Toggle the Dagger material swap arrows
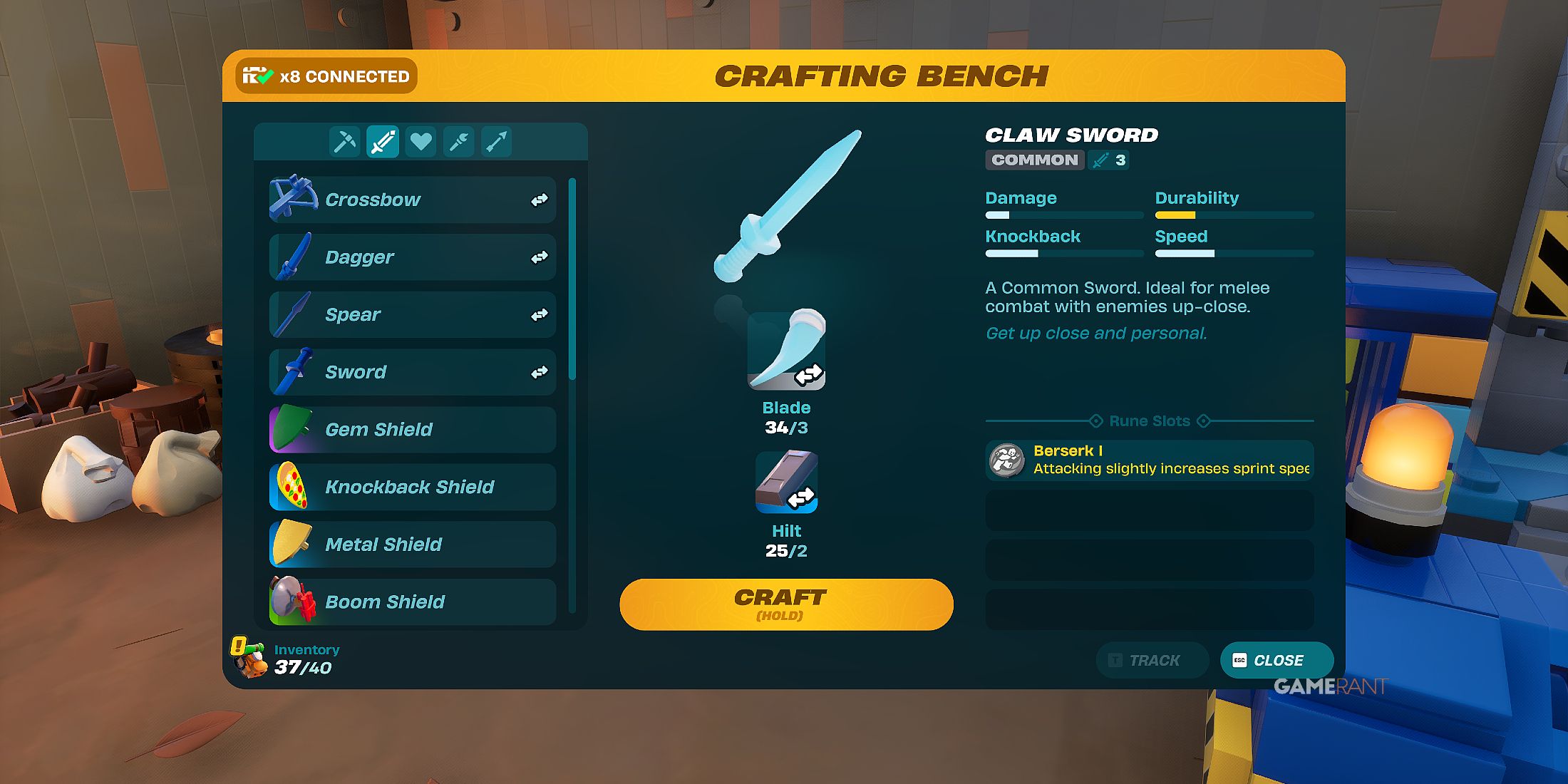Viewport: 1568px width, 784px height. pyautogui.click(x=540, y=257)
